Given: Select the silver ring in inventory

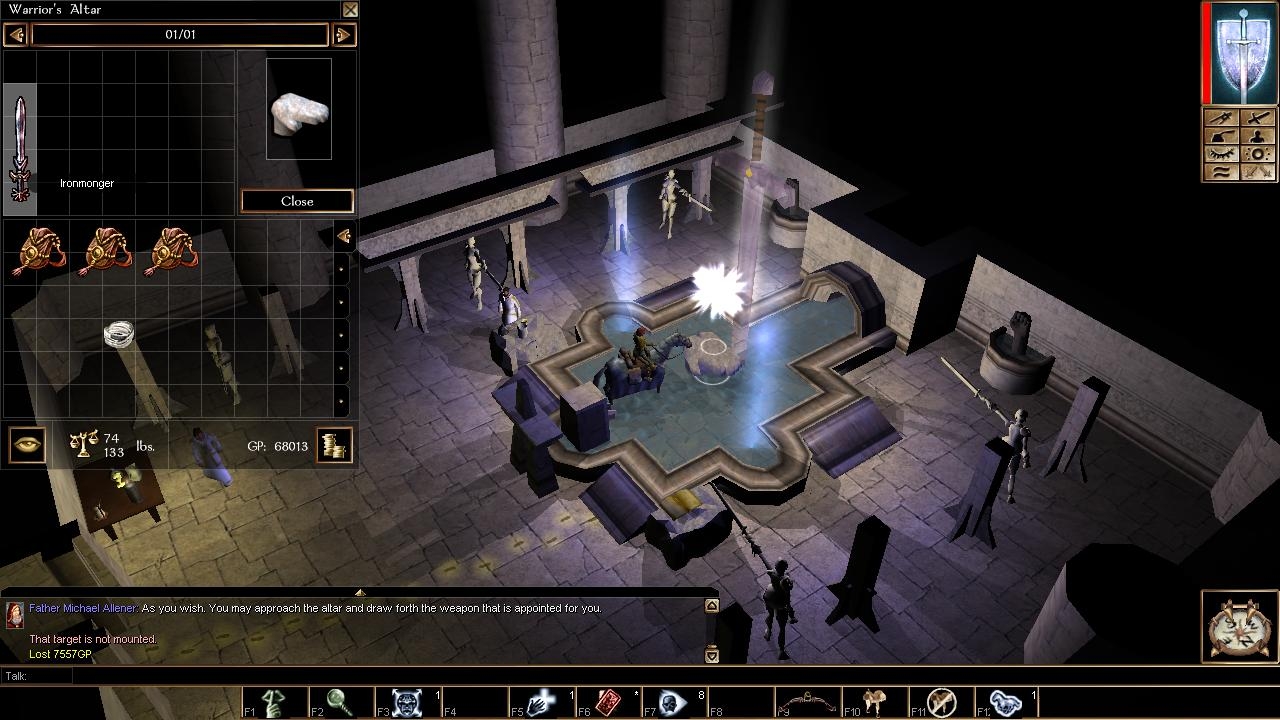Looking at the screenshot, I should click(x=119, y=334).
